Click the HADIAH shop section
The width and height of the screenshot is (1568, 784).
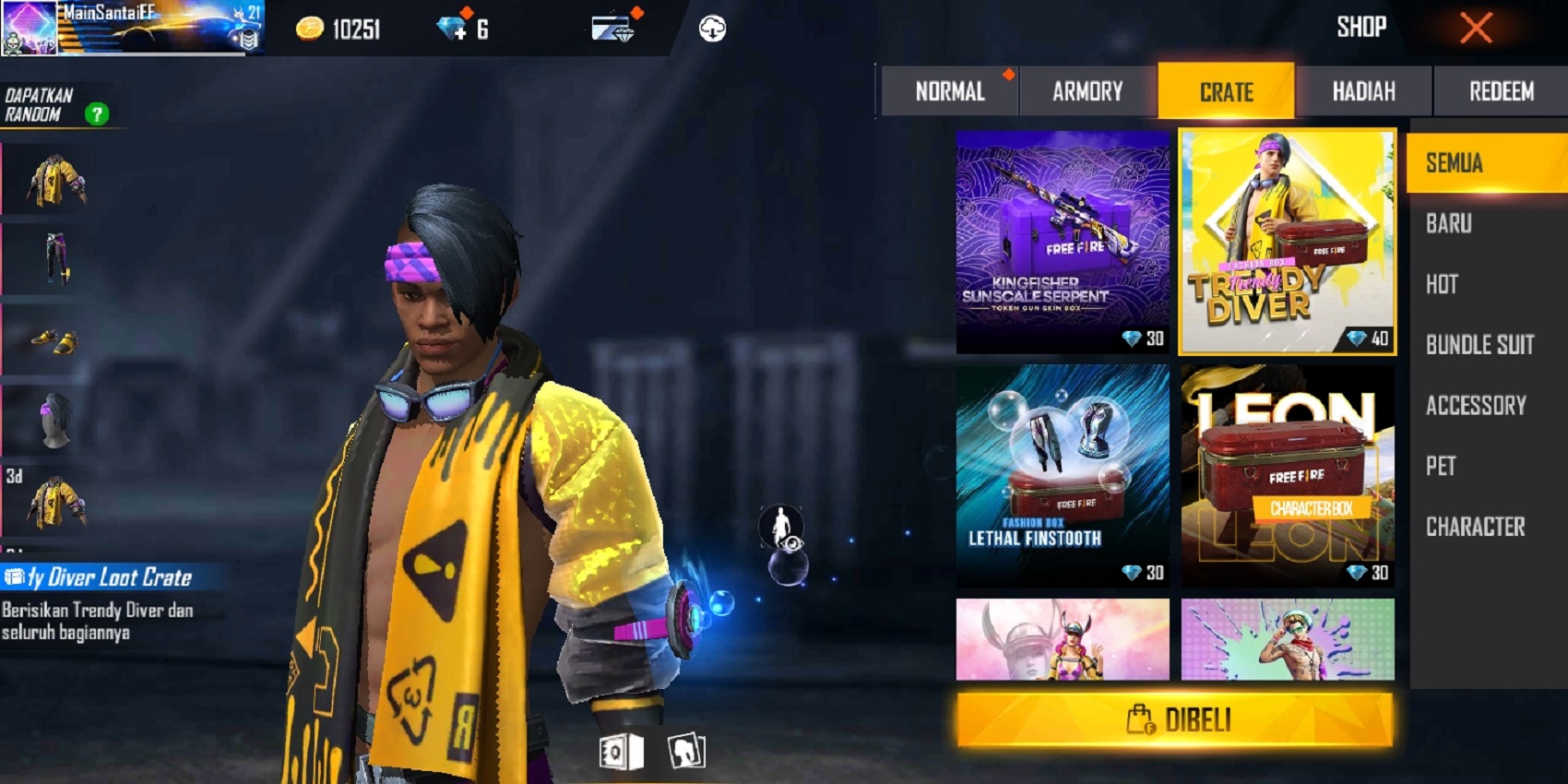tap(1365, 90)
